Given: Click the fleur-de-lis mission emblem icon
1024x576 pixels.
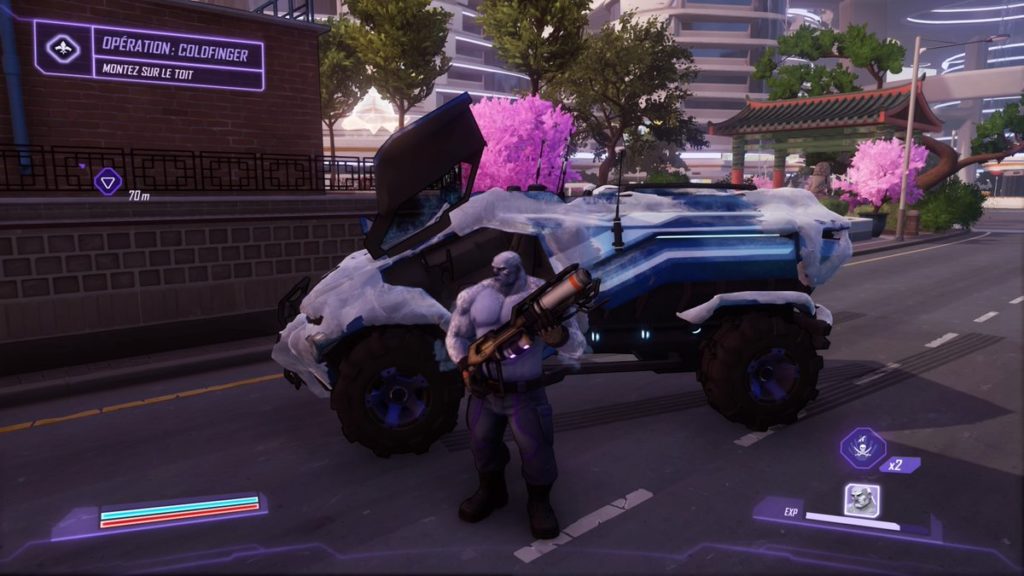Looking at the screenshot, I should click(63, 48).
